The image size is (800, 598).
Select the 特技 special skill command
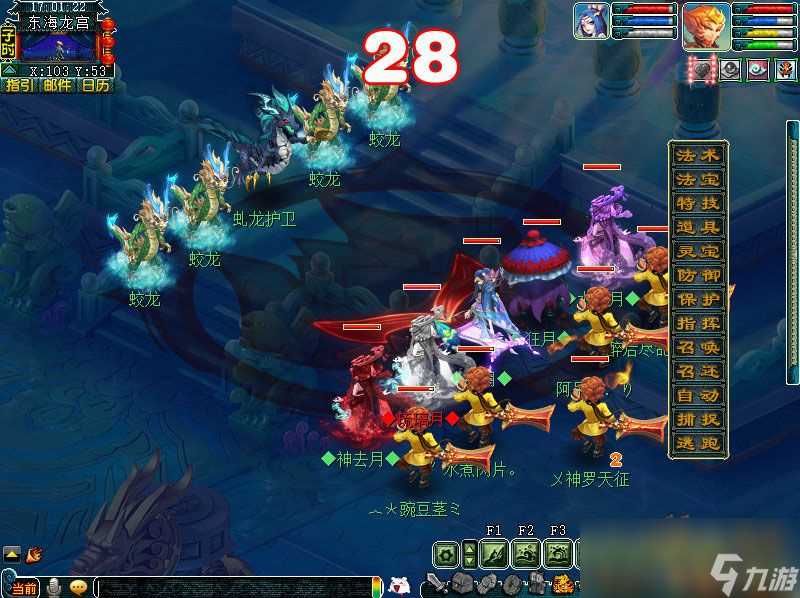tap(699, 204)
